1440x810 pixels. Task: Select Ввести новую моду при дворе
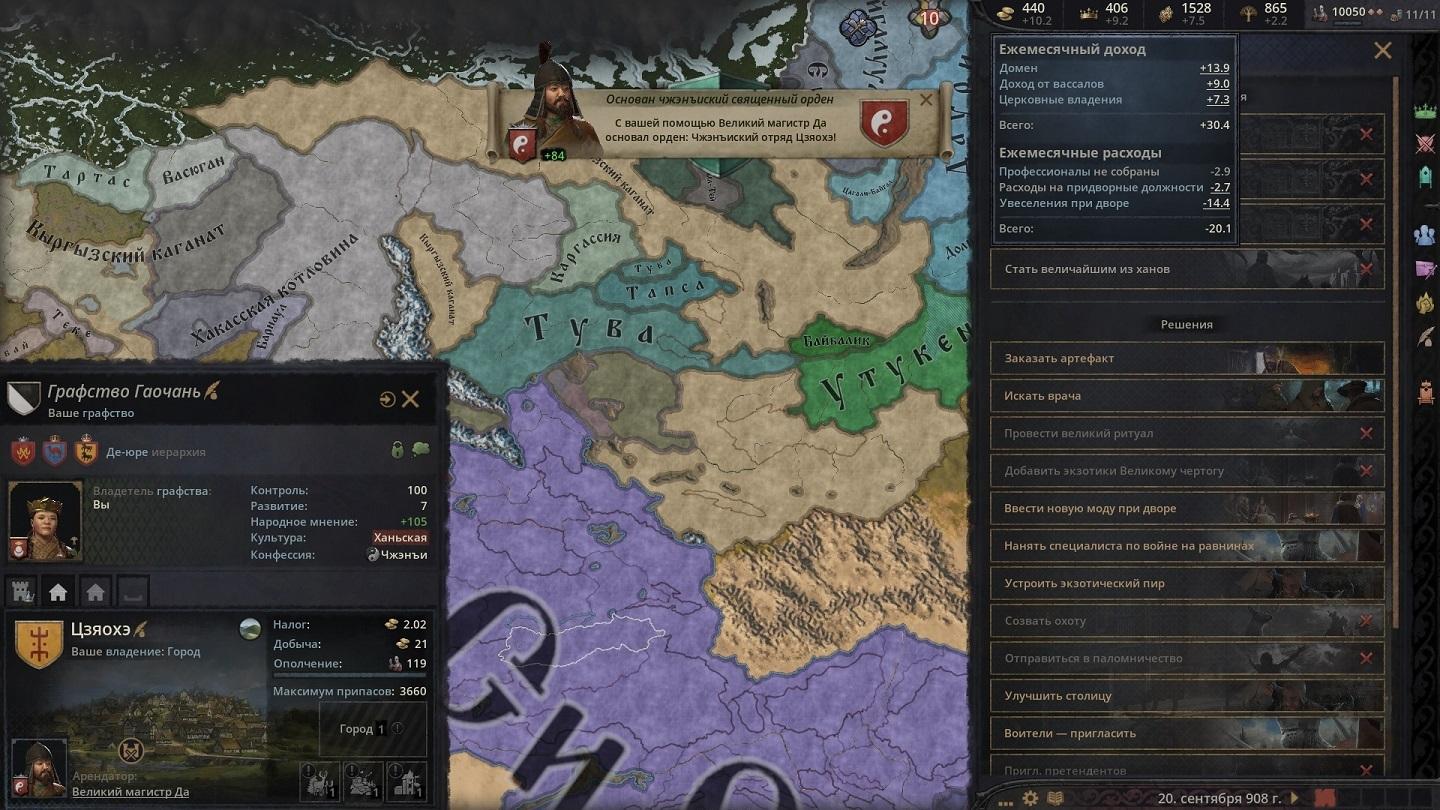pyautogui.click(x=1187, y=508)
